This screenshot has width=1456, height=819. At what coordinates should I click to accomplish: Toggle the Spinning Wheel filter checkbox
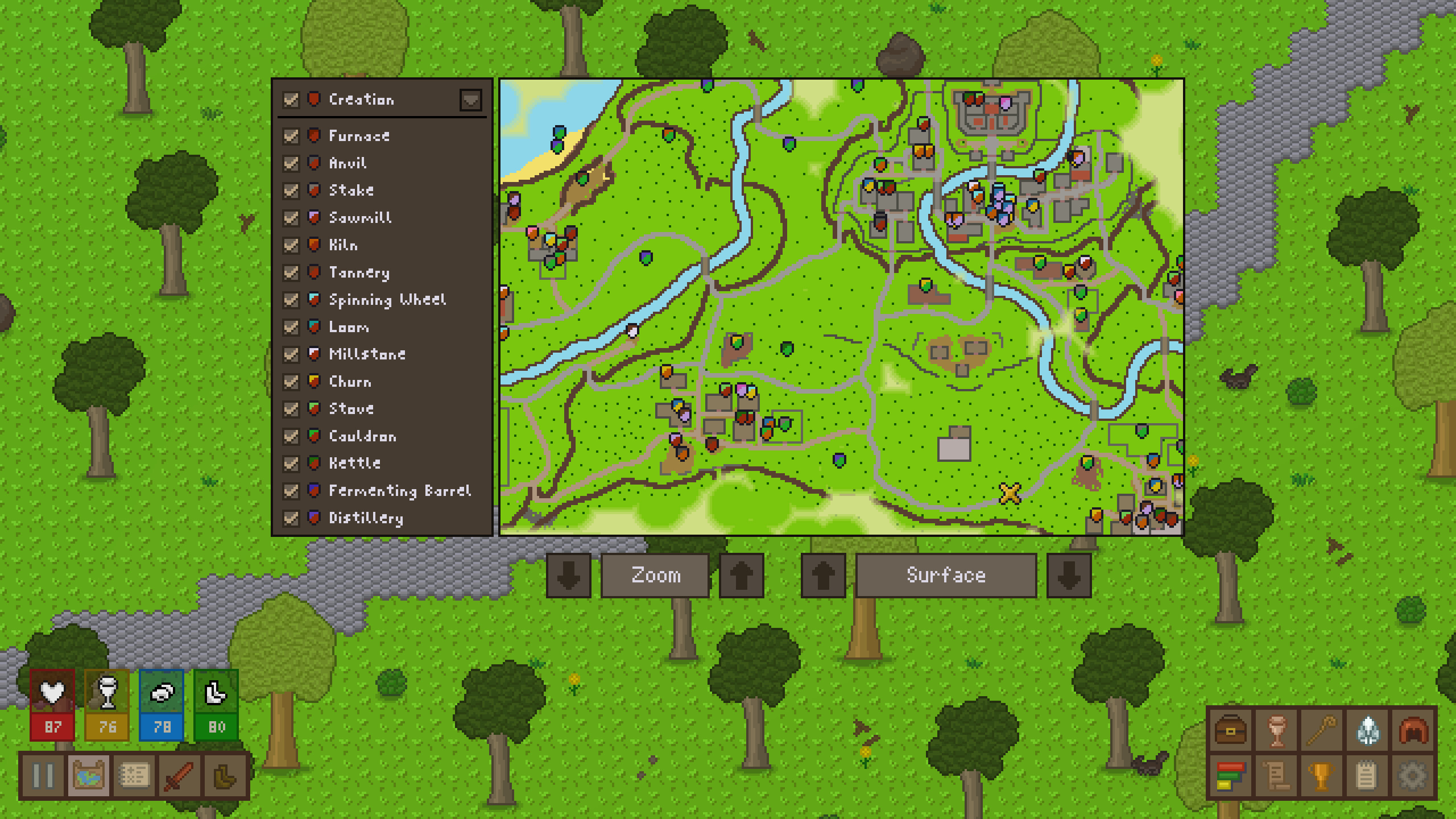(291, 300)
